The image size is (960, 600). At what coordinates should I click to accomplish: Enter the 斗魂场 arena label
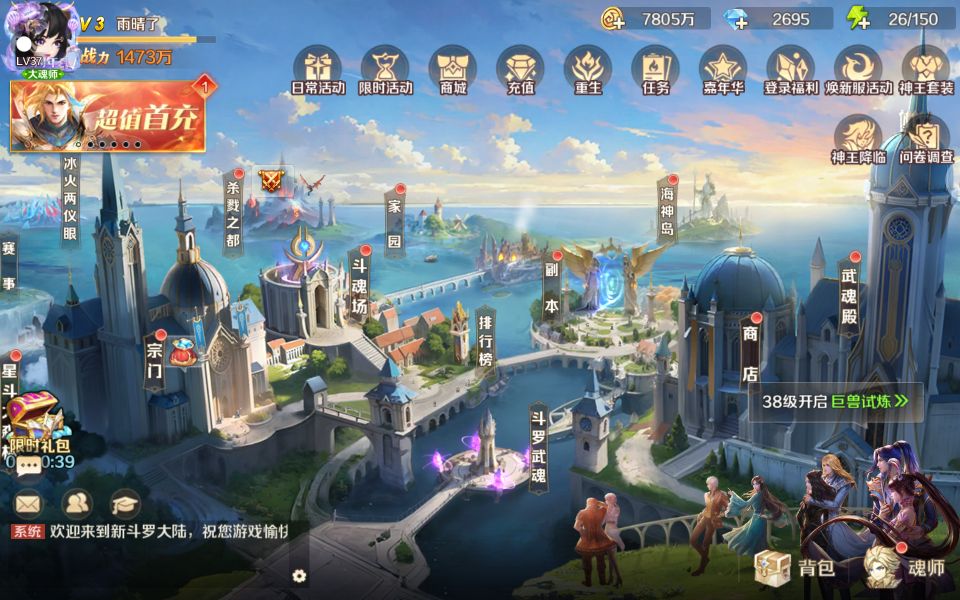358,284
